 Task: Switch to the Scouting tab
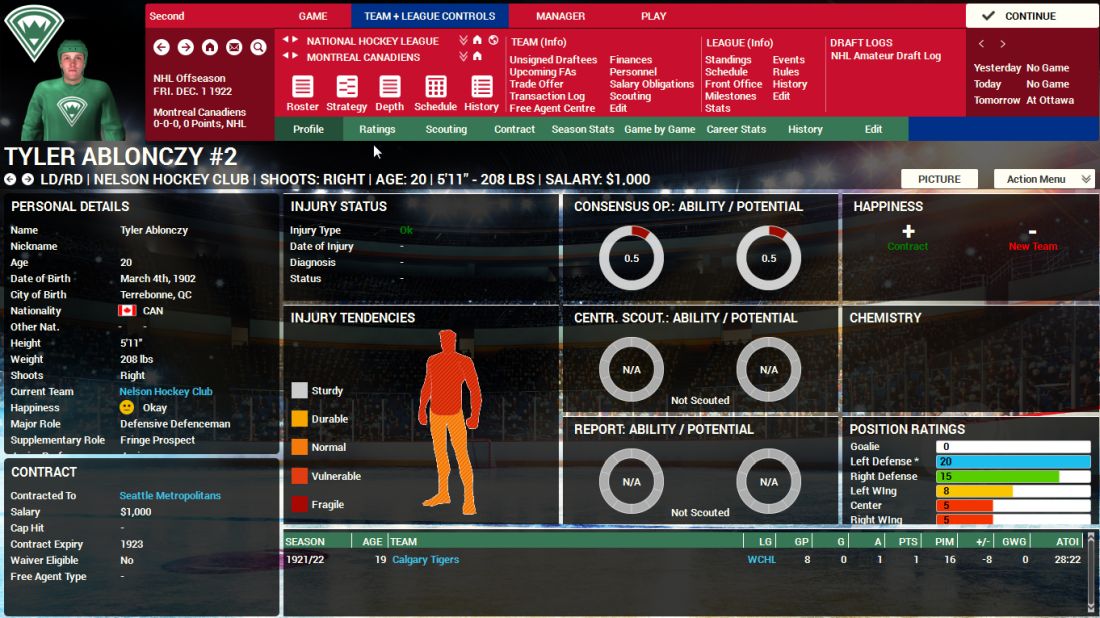click(446, 129)
